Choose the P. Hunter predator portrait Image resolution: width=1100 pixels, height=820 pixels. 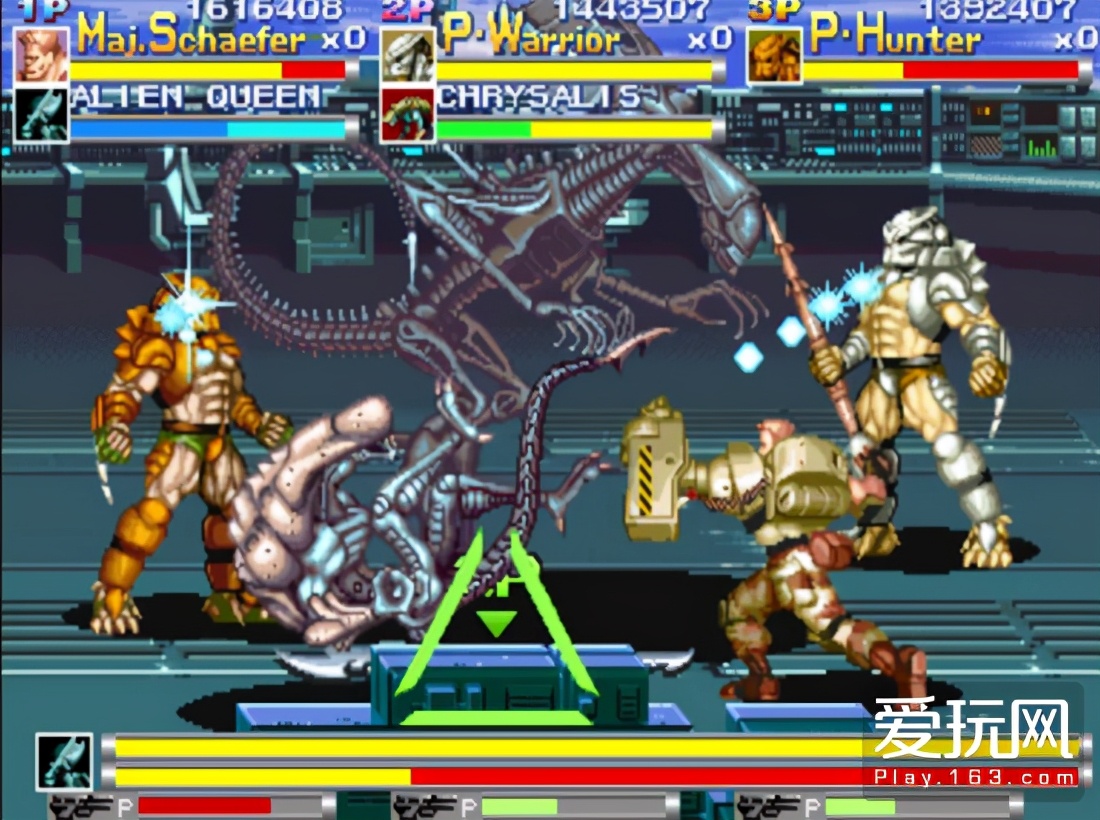tap(775, 55)
